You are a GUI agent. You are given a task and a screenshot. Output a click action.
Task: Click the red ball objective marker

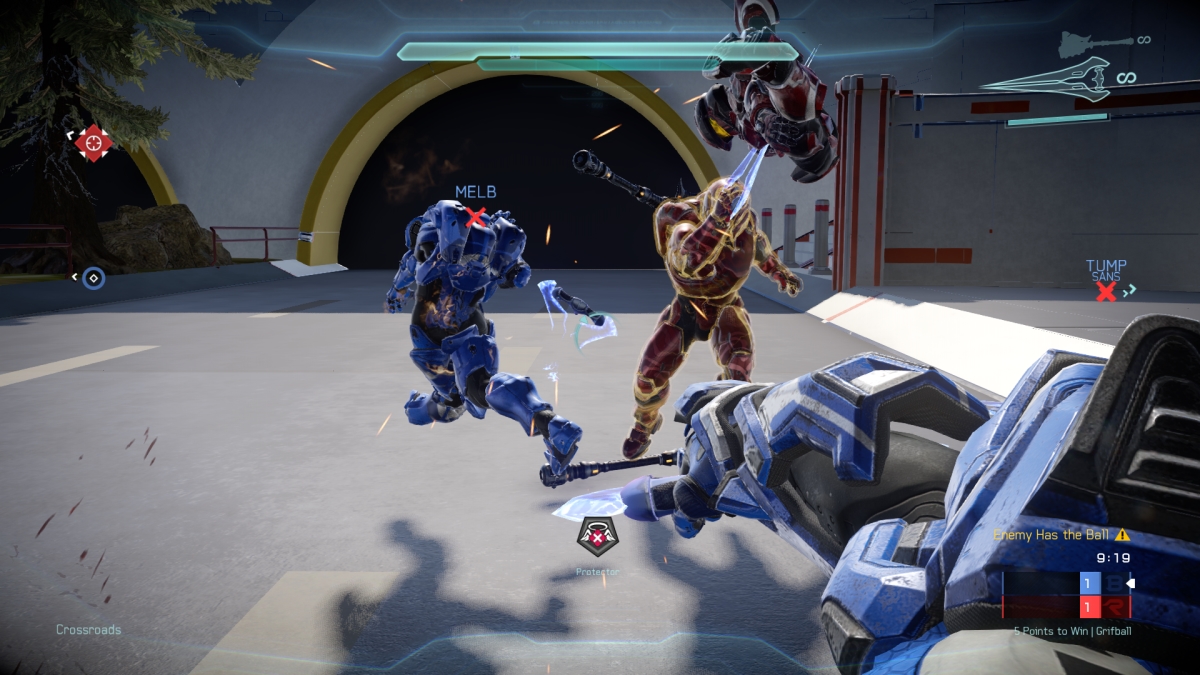[92, 143]
